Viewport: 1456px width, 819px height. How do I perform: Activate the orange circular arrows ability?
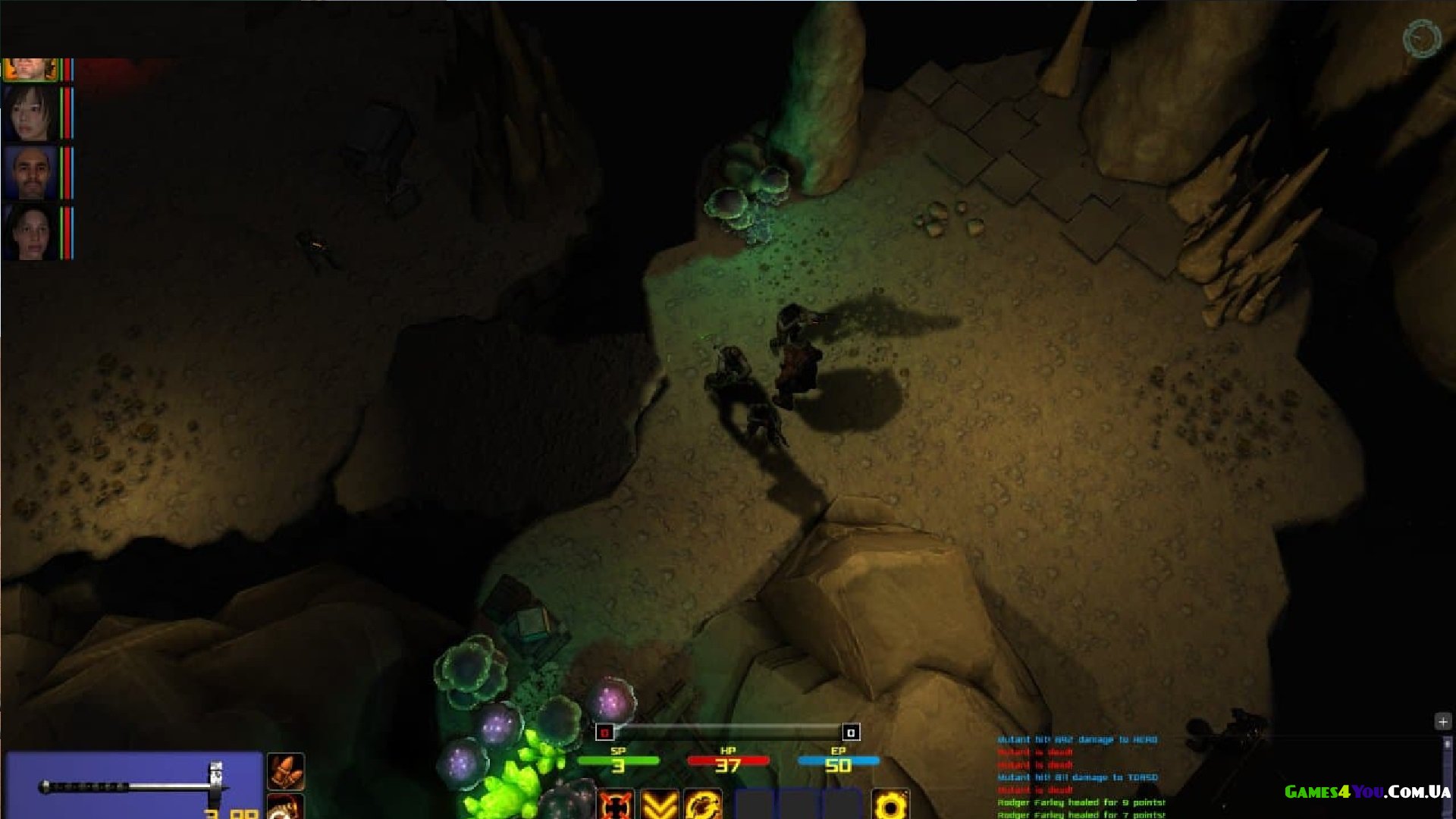click(x=703, y=804)
